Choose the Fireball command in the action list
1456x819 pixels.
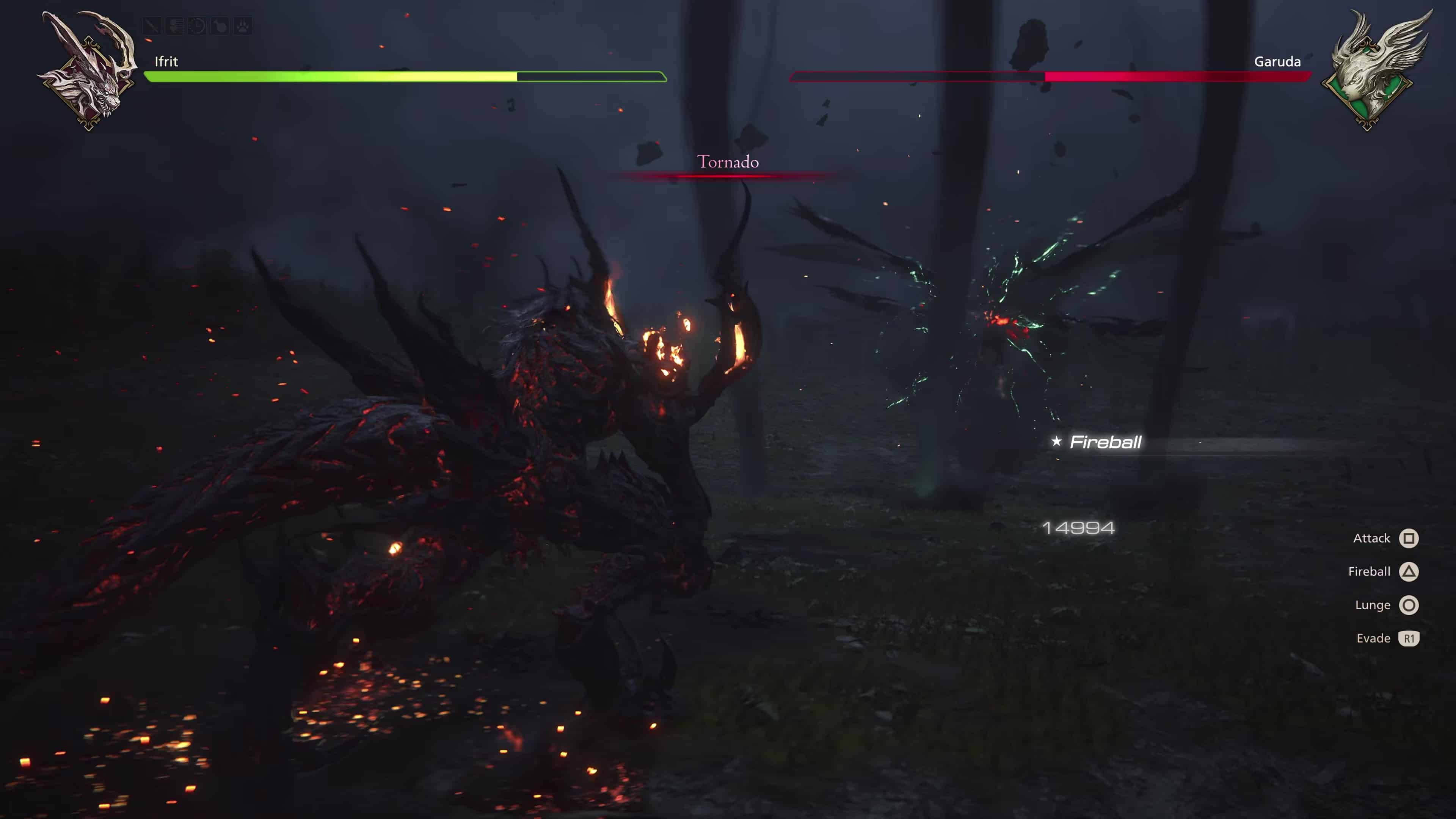tap(1369, 571)
